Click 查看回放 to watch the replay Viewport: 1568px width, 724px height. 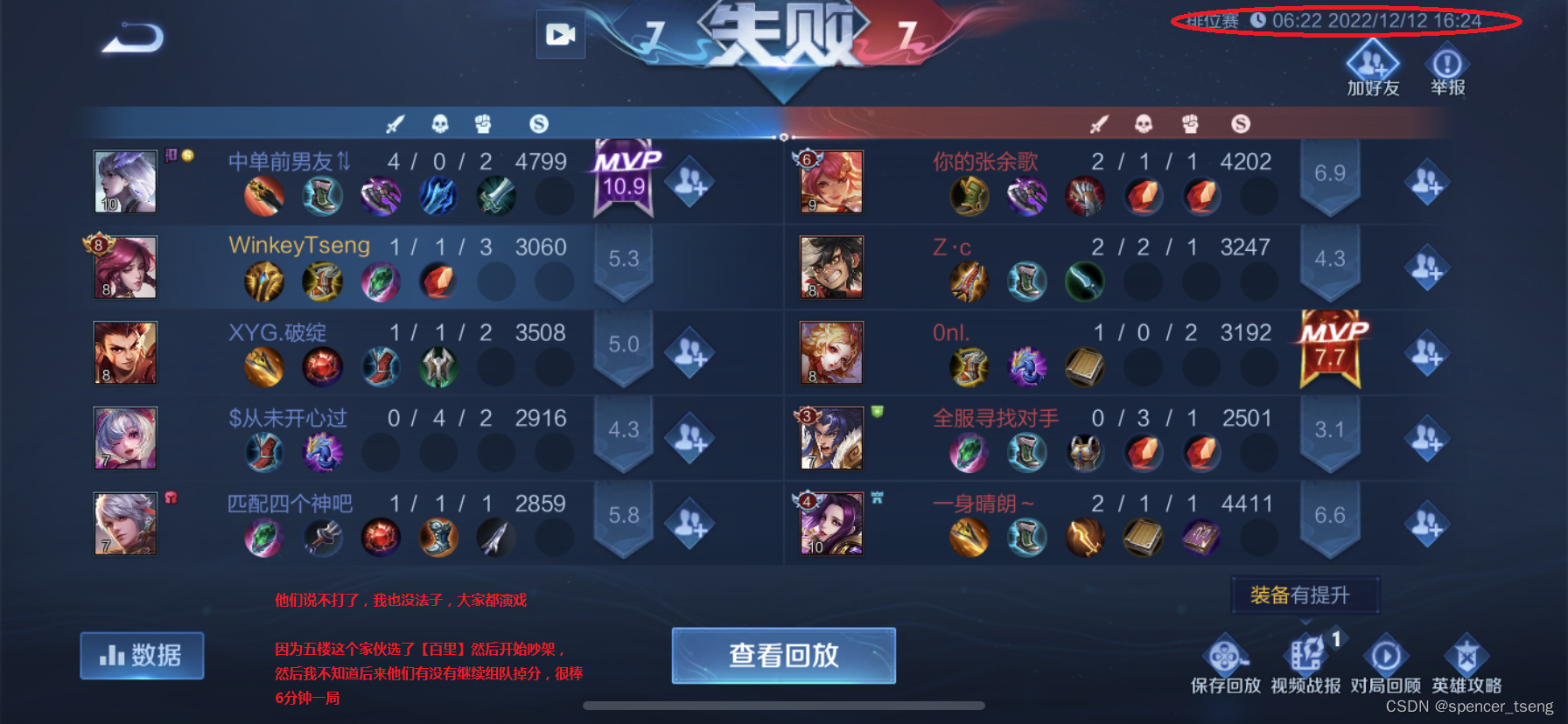783,655
